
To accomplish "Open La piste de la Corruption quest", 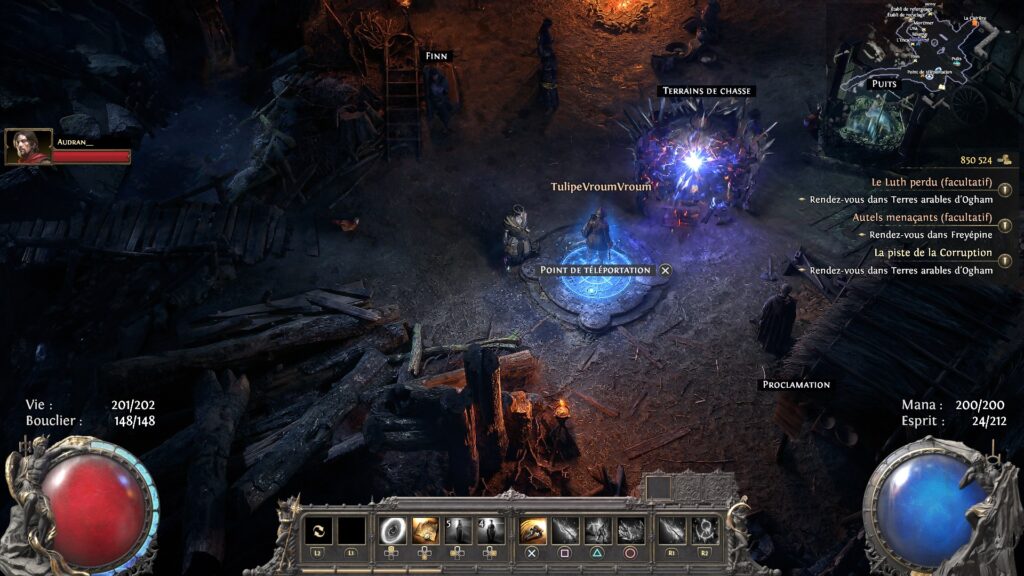I will coord(933,253).
